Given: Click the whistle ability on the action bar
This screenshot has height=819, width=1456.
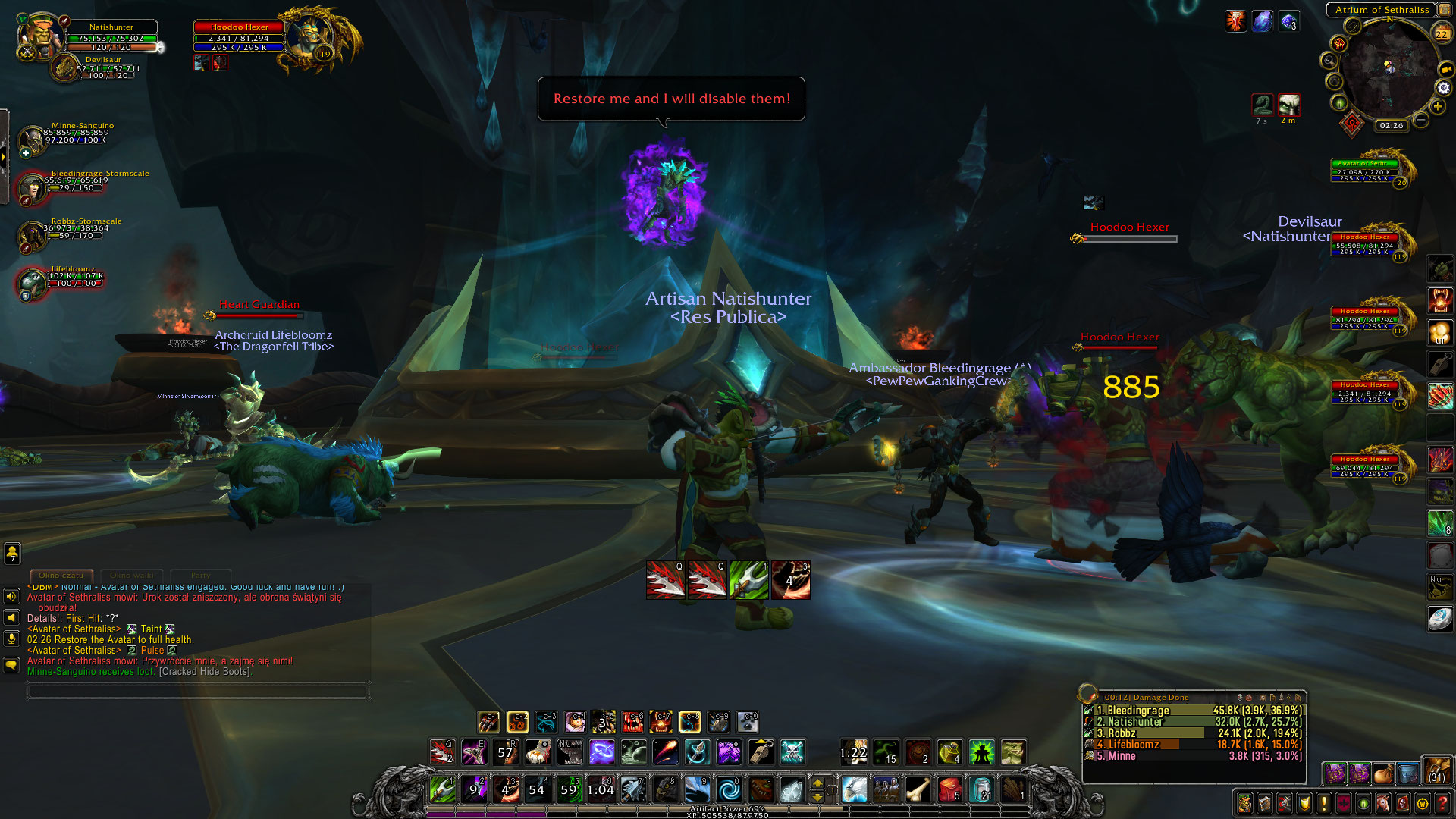Looking at the screenshot, I should coord(759,752).
